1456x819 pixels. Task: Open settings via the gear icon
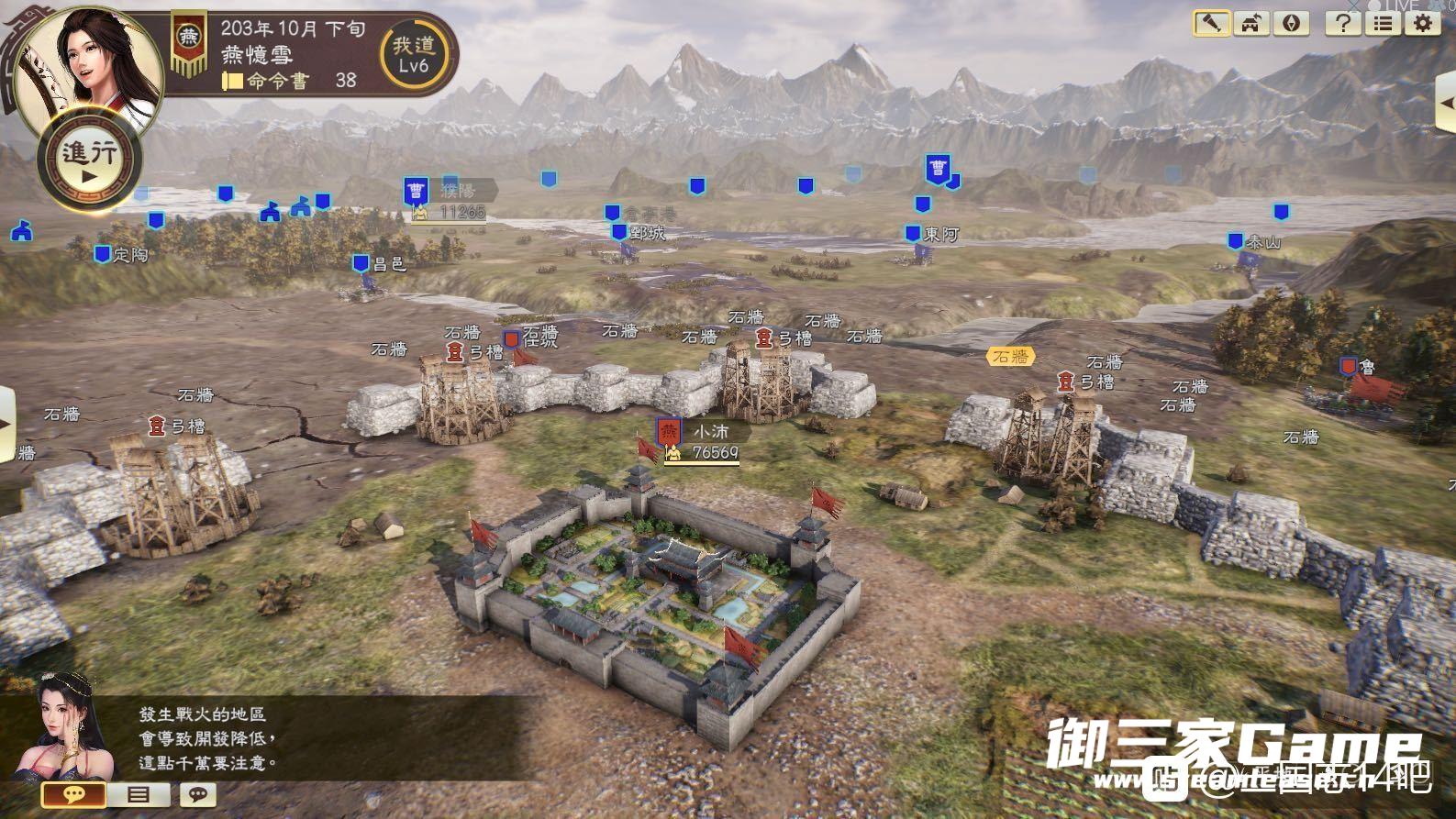pyautogui.click(x=1423, y=23)
